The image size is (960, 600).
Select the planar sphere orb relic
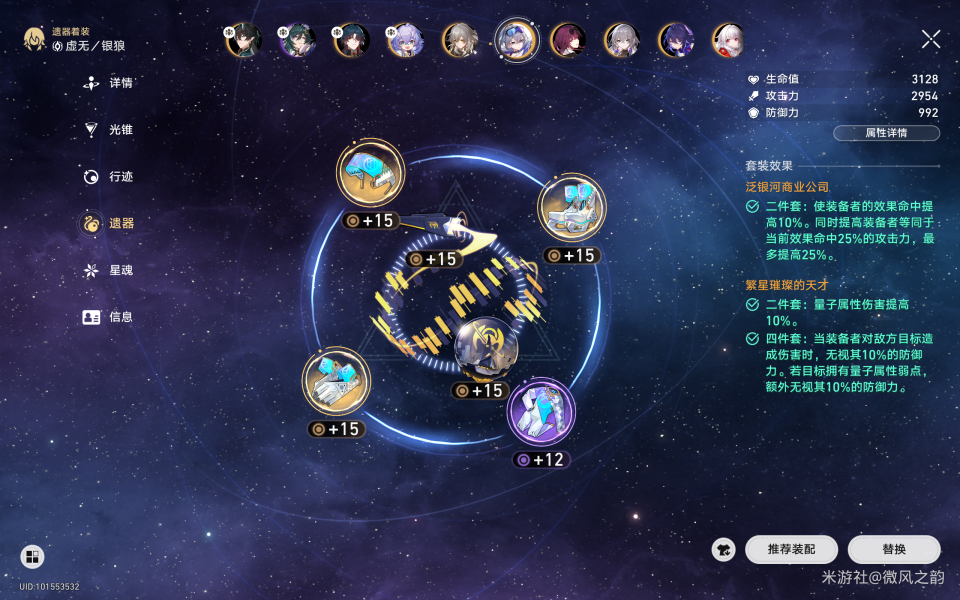[486, 349]
